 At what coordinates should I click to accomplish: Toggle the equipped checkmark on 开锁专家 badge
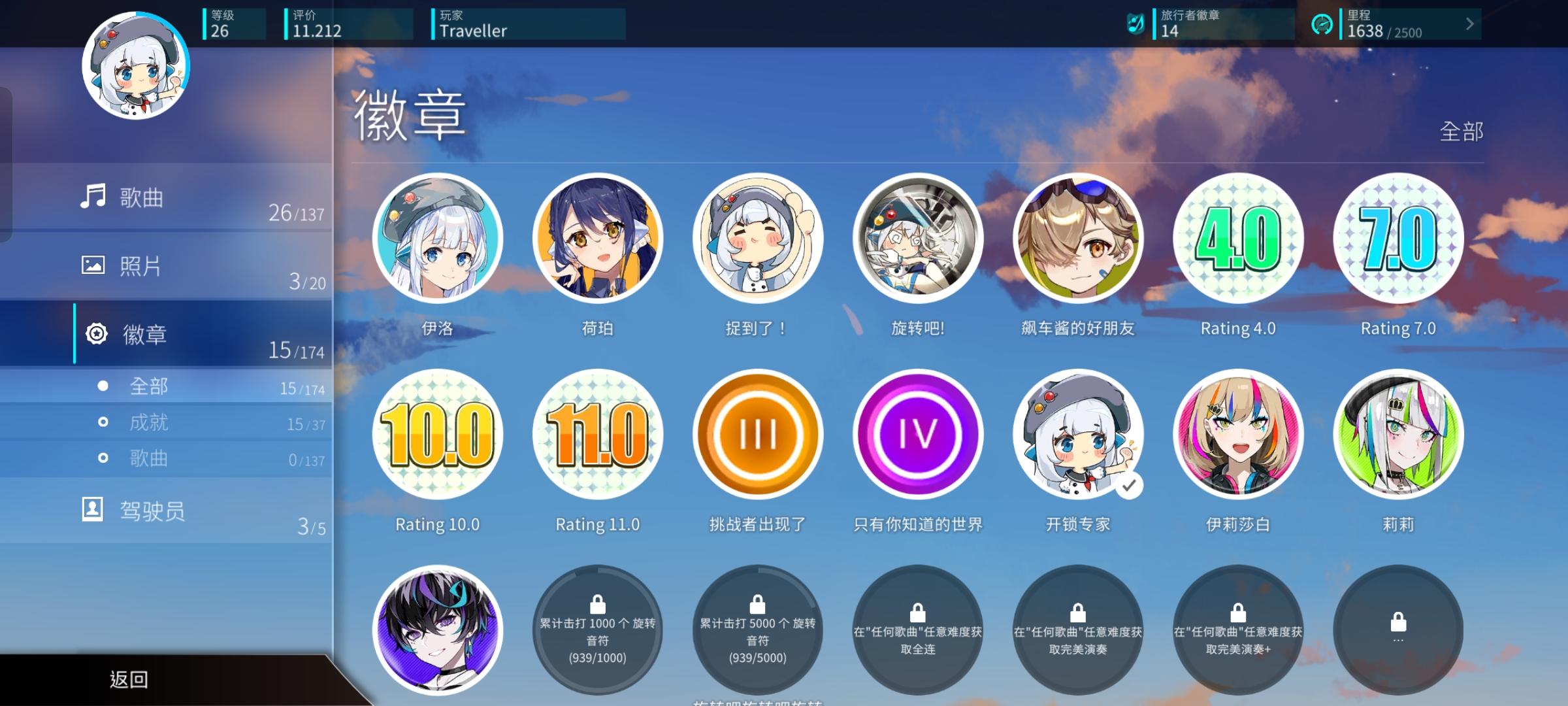point(1128,486)
